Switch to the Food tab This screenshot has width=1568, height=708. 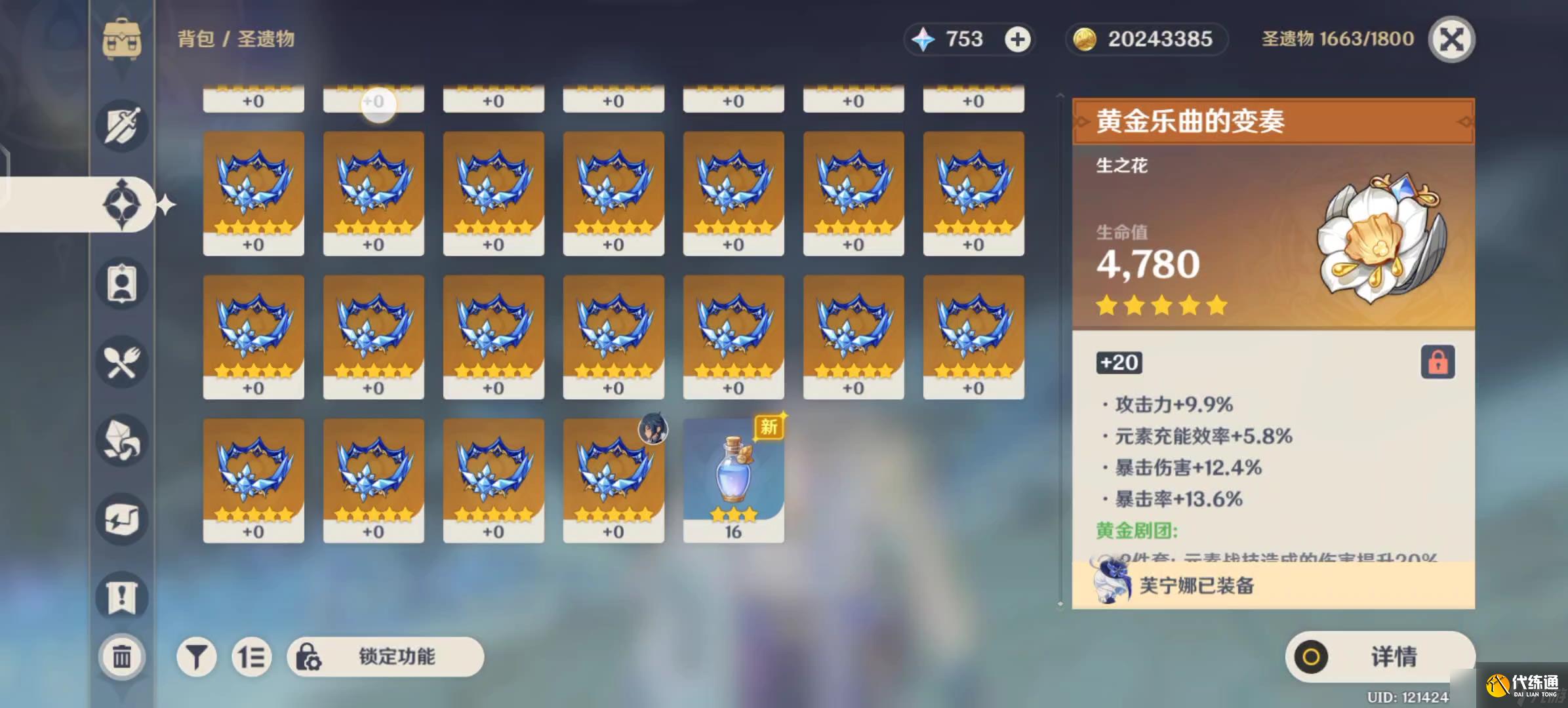122,362
